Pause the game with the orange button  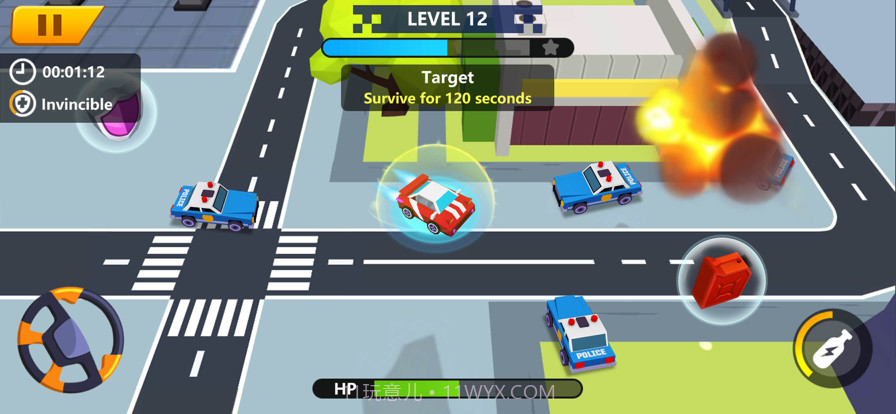point(54,25)
